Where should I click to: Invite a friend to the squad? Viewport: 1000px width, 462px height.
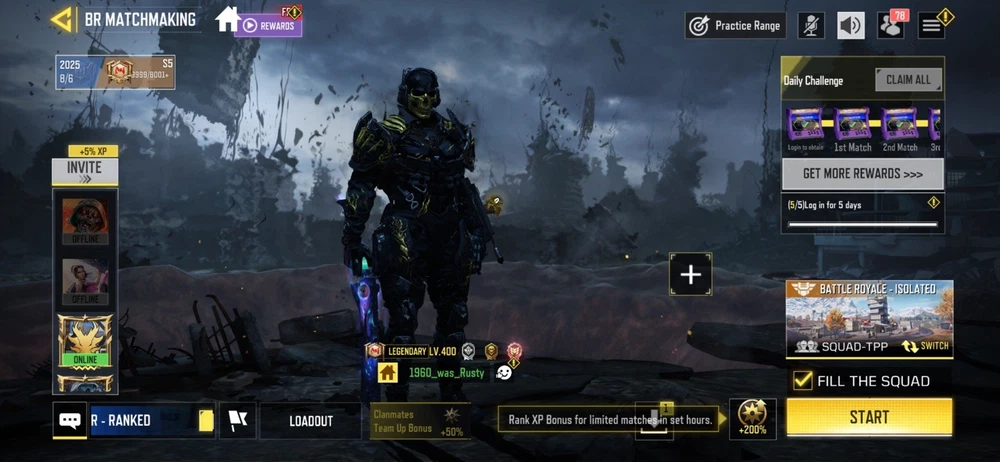[x=85, y=170]
